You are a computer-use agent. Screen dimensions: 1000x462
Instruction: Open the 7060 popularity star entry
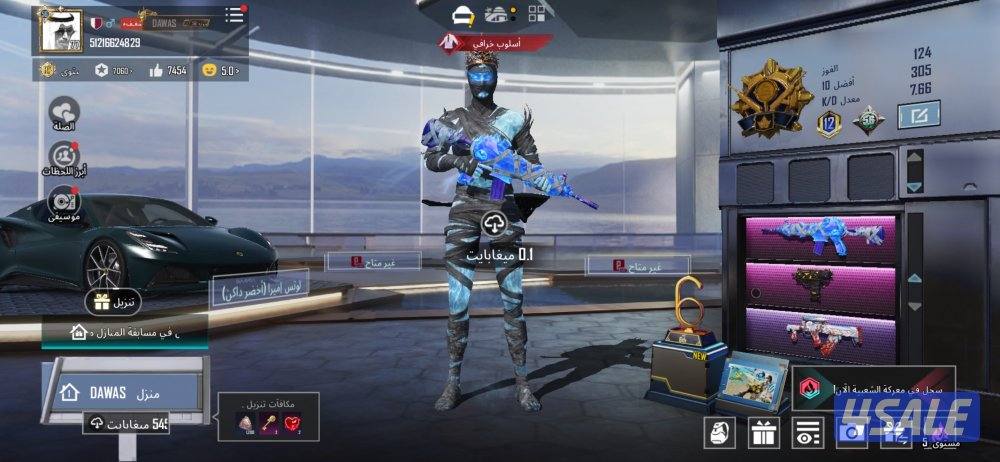(116, 70)
